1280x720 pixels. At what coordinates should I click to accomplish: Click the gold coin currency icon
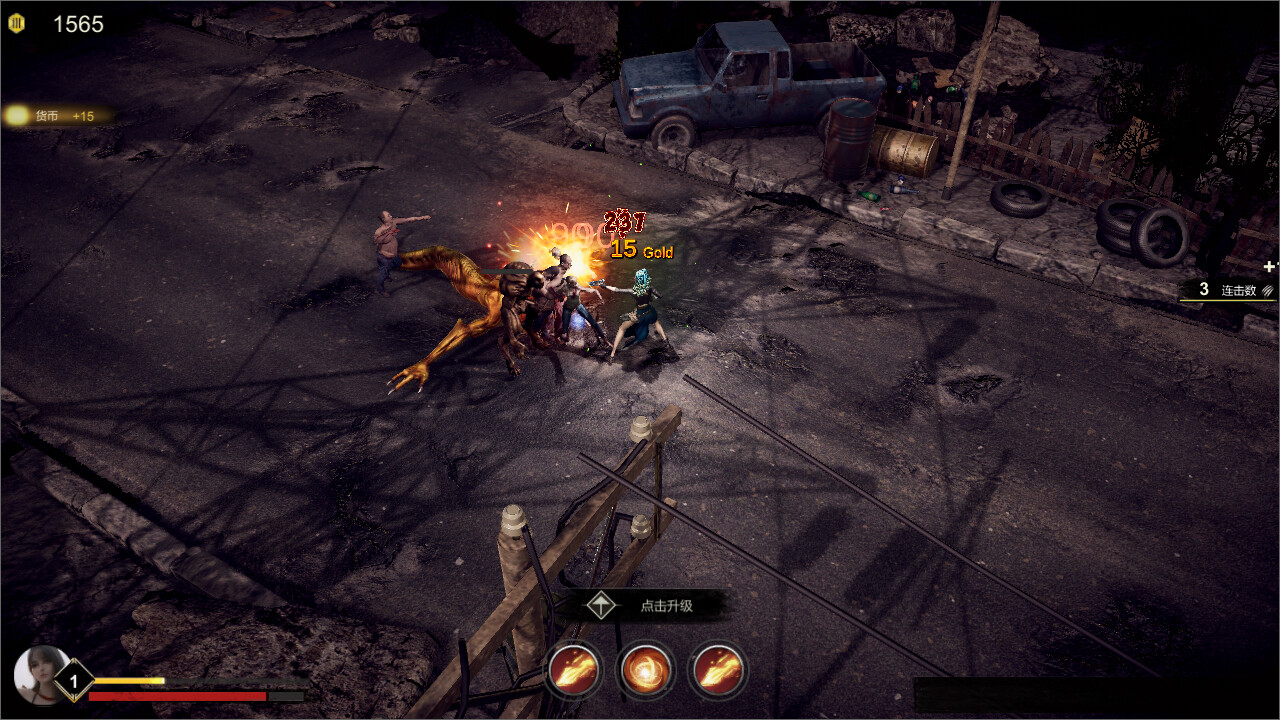(x=16, y=23)
